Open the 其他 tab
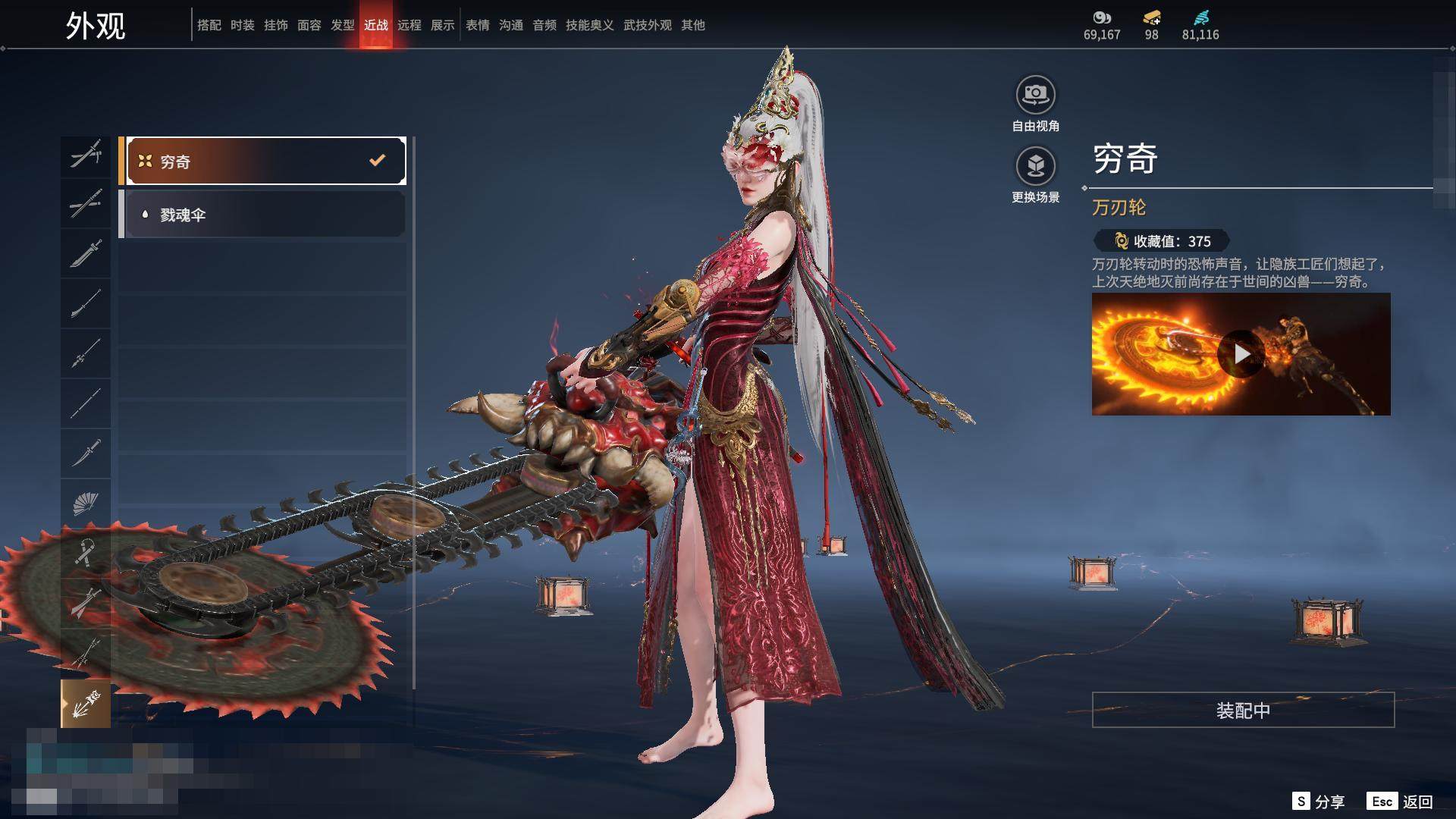 coord(693,25)
